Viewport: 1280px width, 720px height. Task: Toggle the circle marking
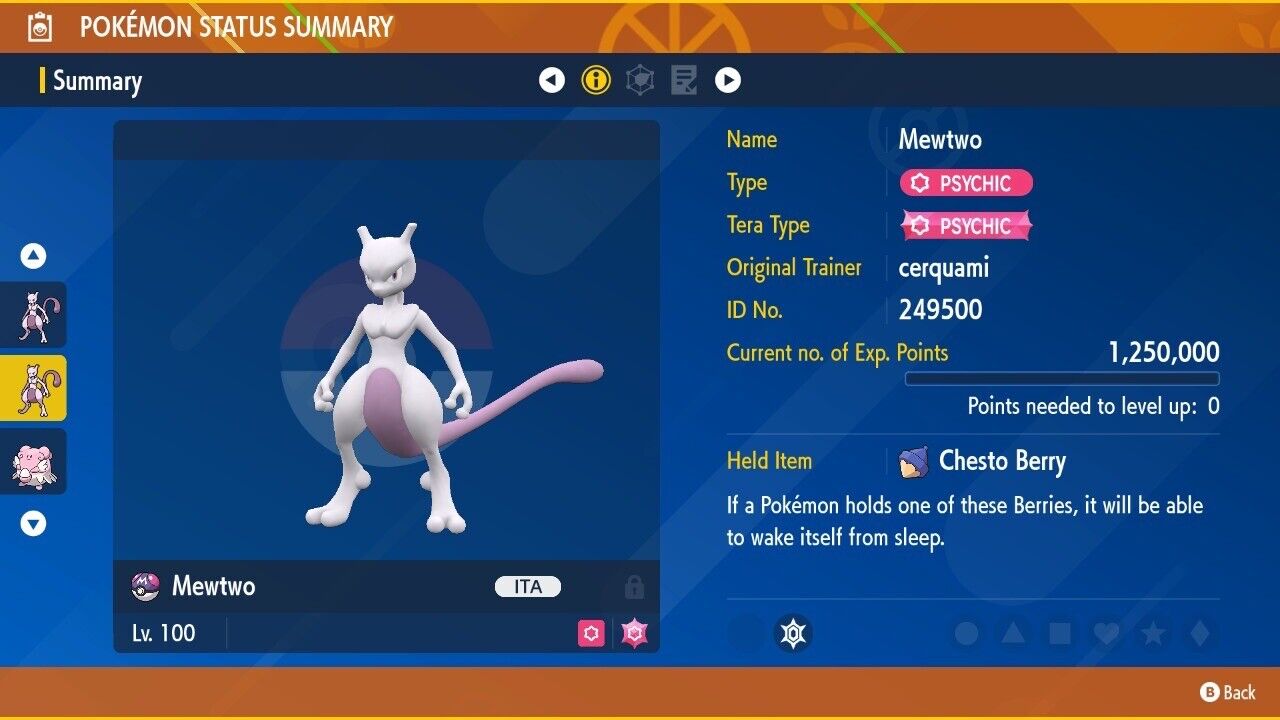point(966,633)
